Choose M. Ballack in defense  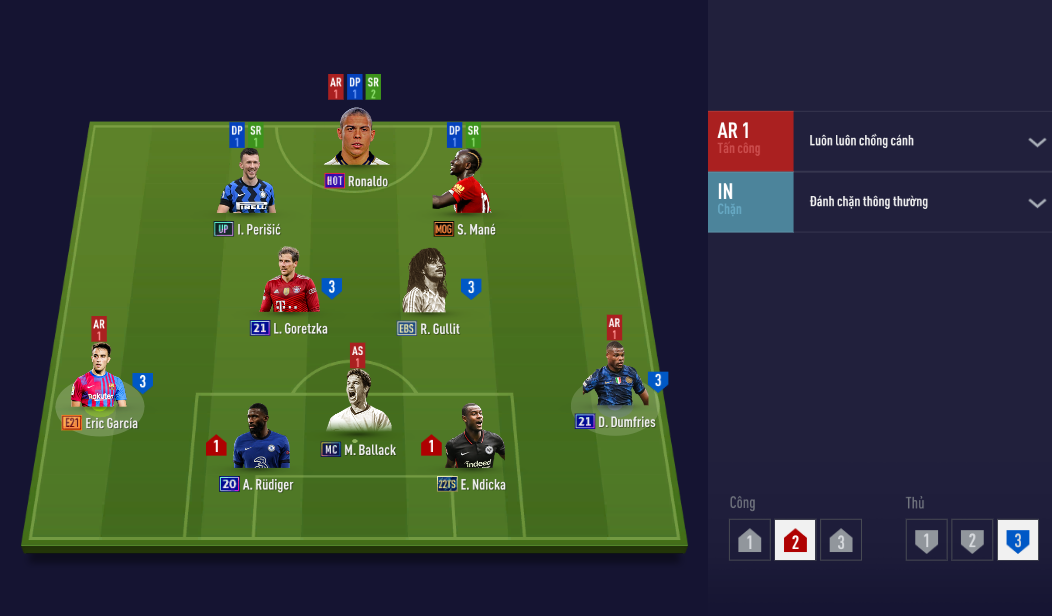coord(358,402)
